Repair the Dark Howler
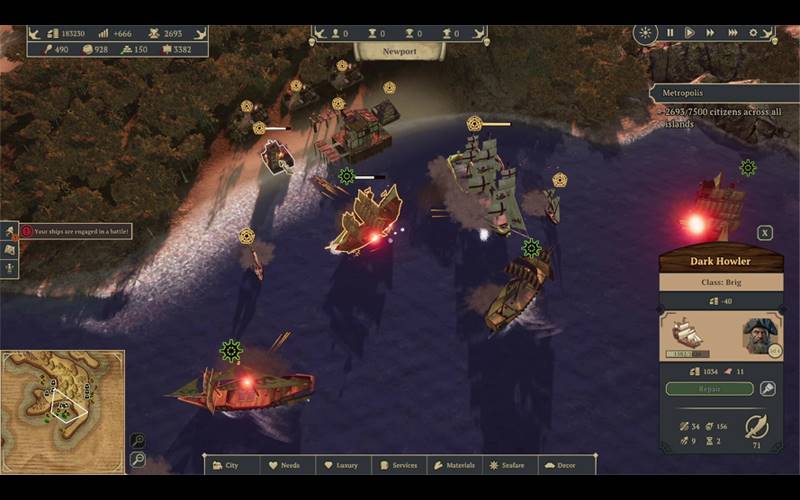800x500 pixels. (709, 389)
